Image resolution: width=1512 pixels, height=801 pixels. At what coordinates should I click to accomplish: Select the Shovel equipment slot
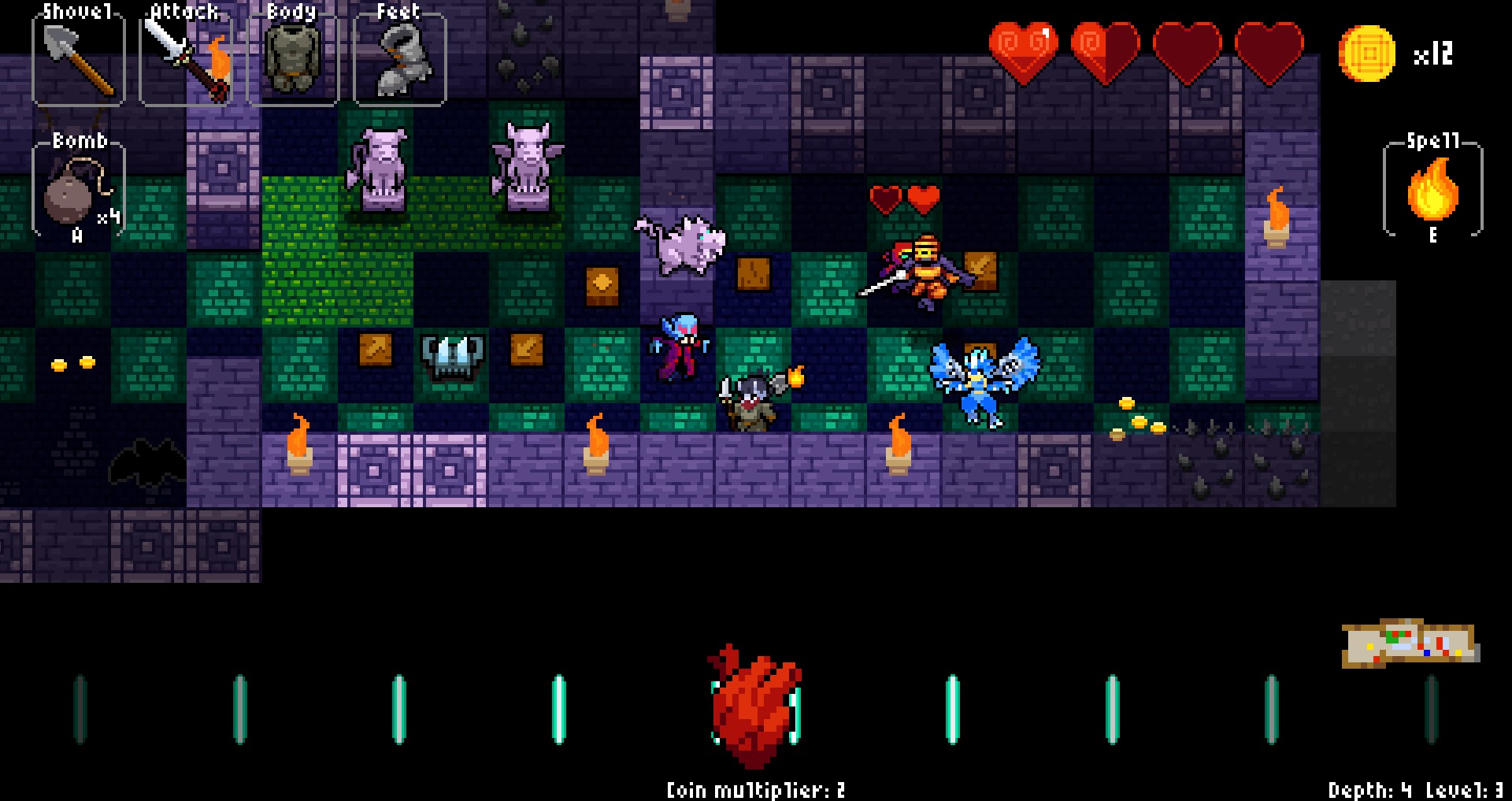(79, 58)
